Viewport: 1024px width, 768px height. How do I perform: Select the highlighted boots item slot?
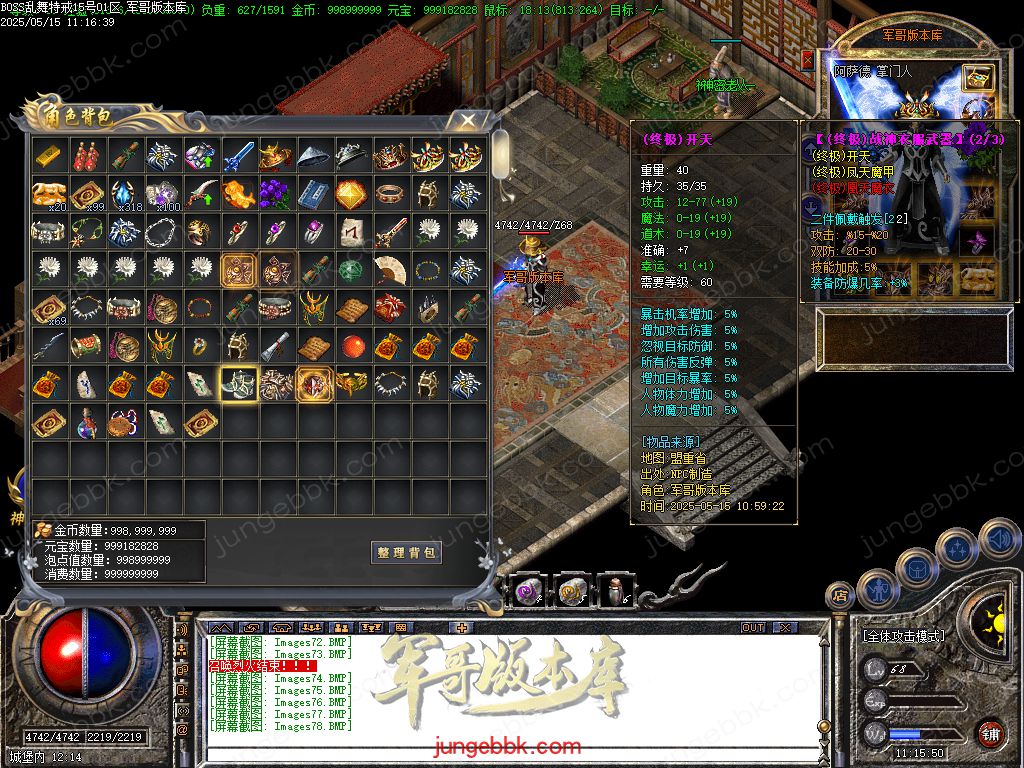click(238, 383)
